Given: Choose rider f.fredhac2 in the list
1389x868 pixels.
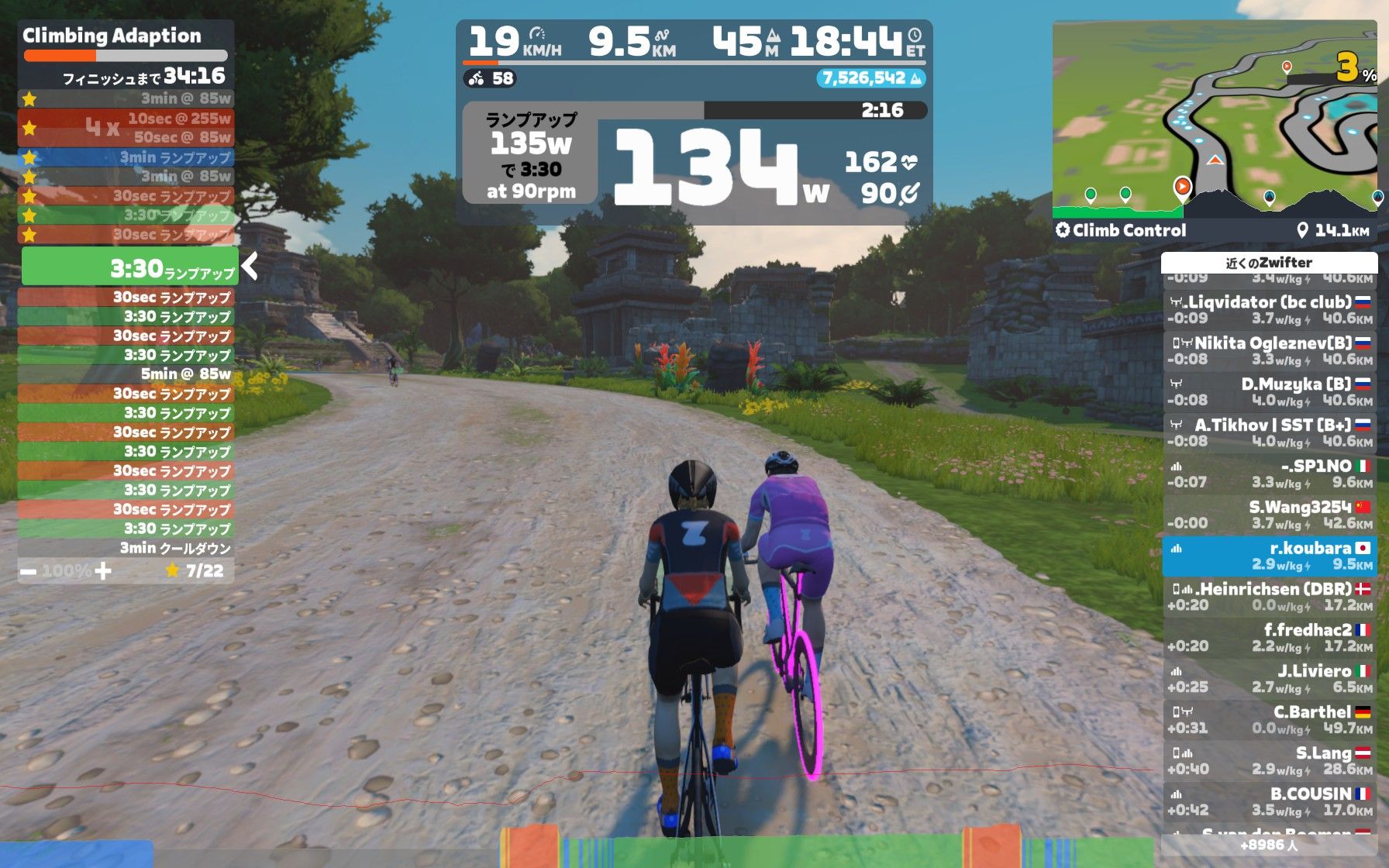Looking at the screenshot, I should tap(1269, 638).
